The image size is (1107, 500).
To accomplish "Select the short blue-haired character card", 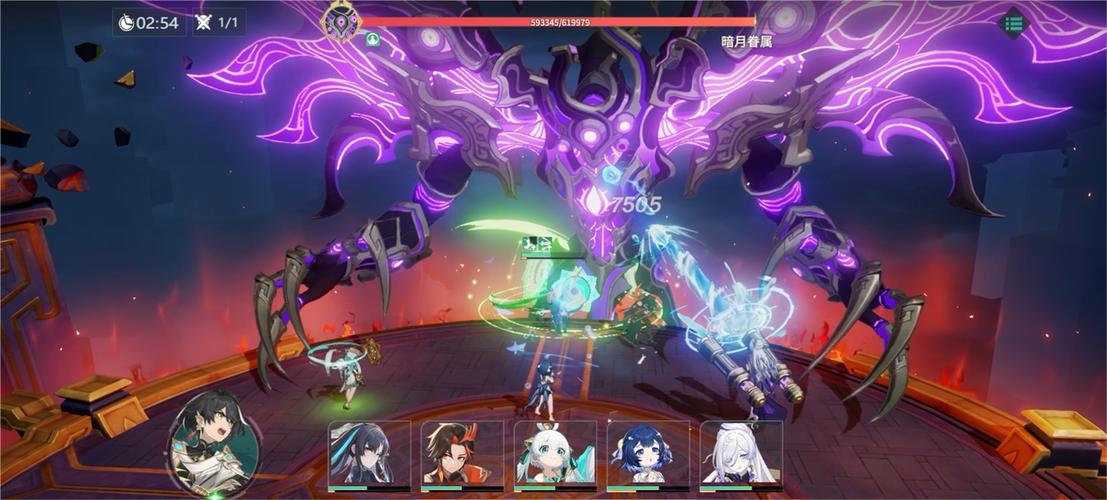I will tap(648, 455).
